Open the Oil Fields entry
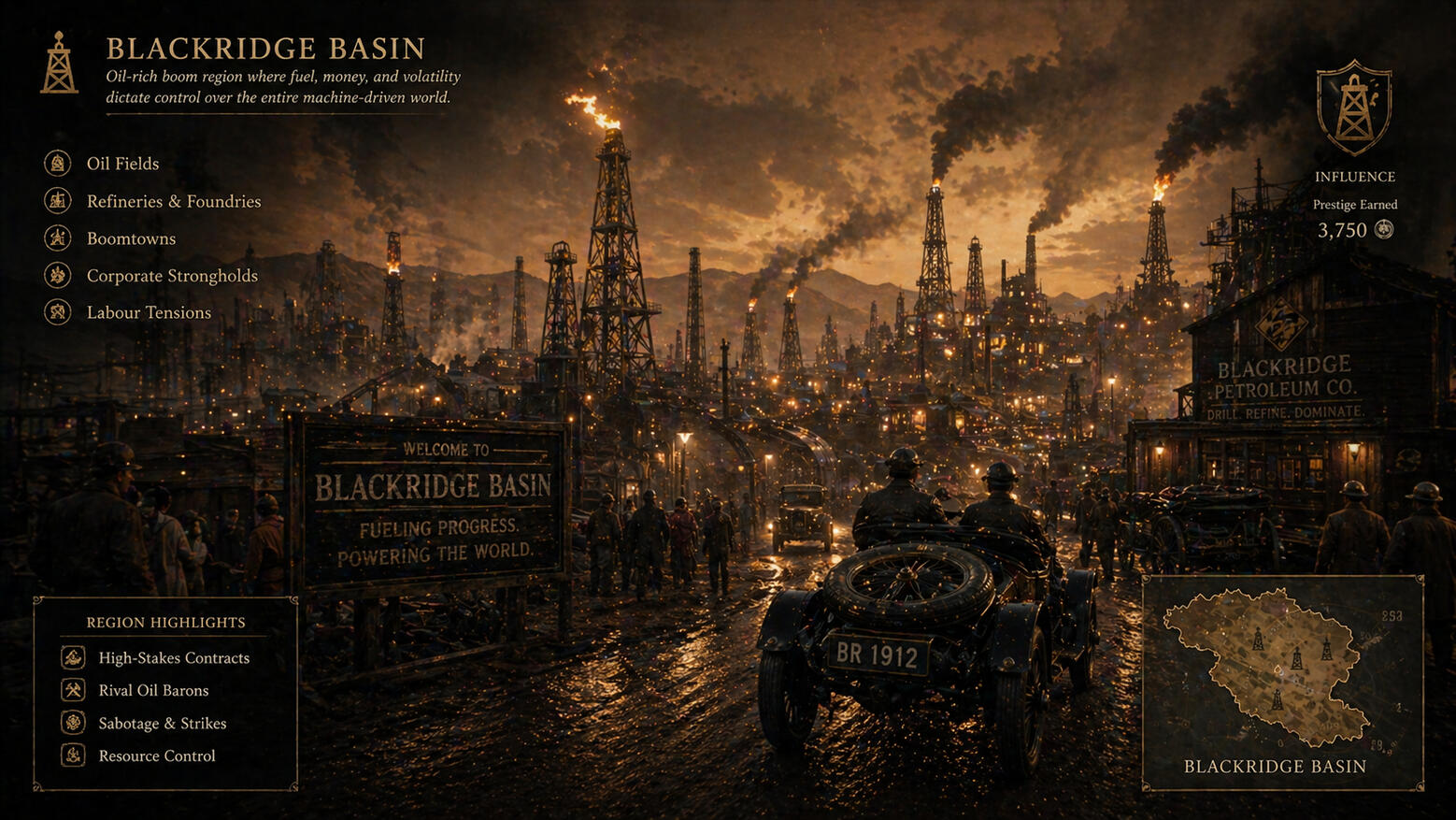1456x820 pixels. (122, 164)
